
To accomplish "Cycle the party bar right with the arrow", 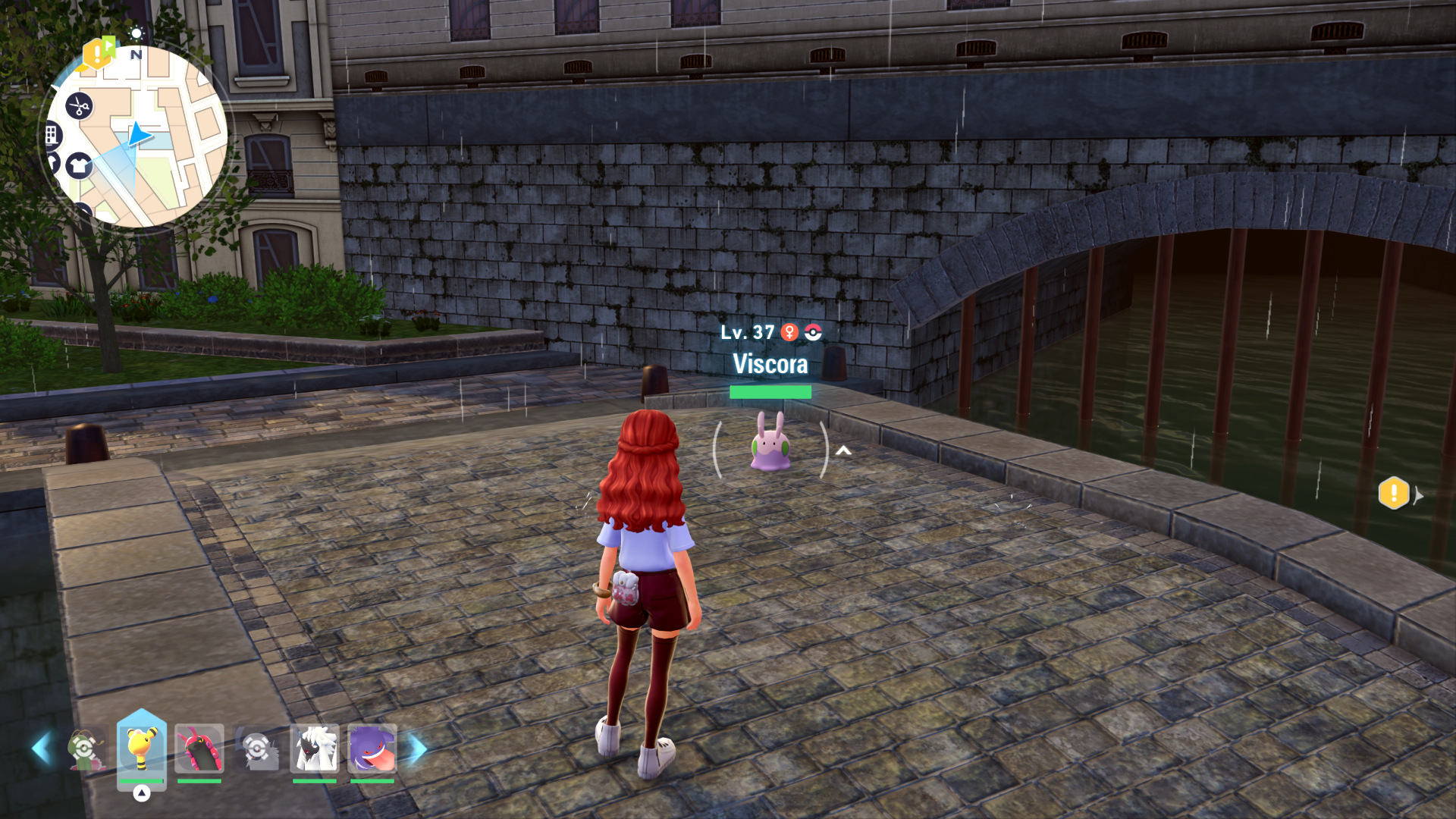I will (x=417, y=748).
